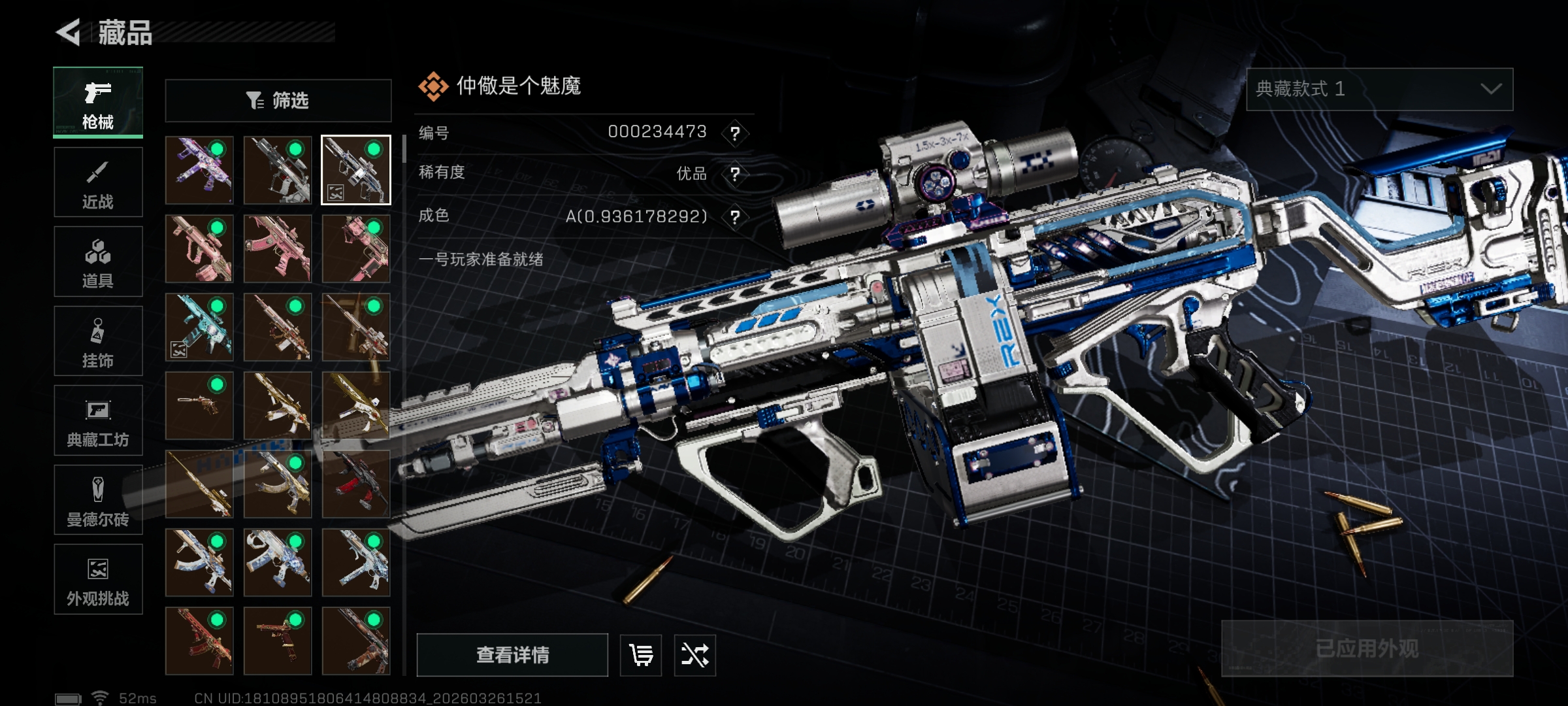The image size is (1568, 706).
Task: Open the 典藏工坊 workshop tab
Action: tap(98, 420)
